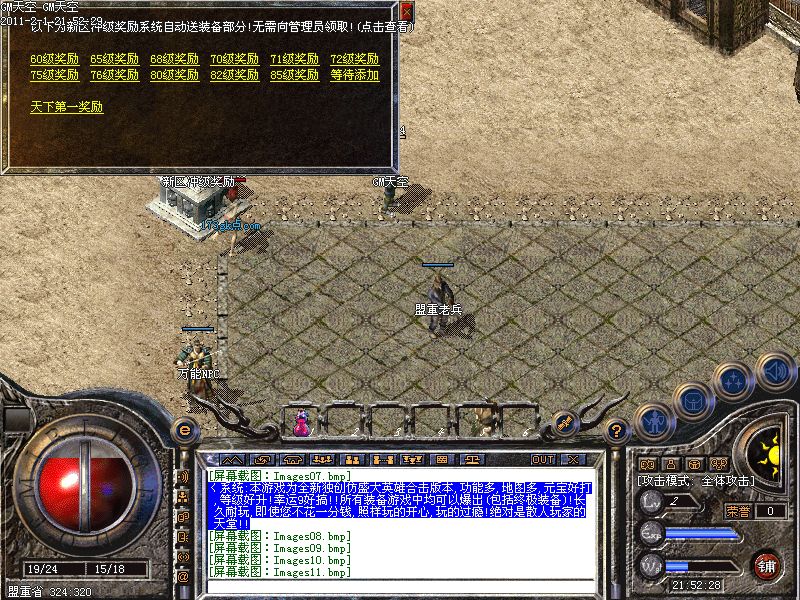Open the 60级奖励 reward link

[54, 59]
